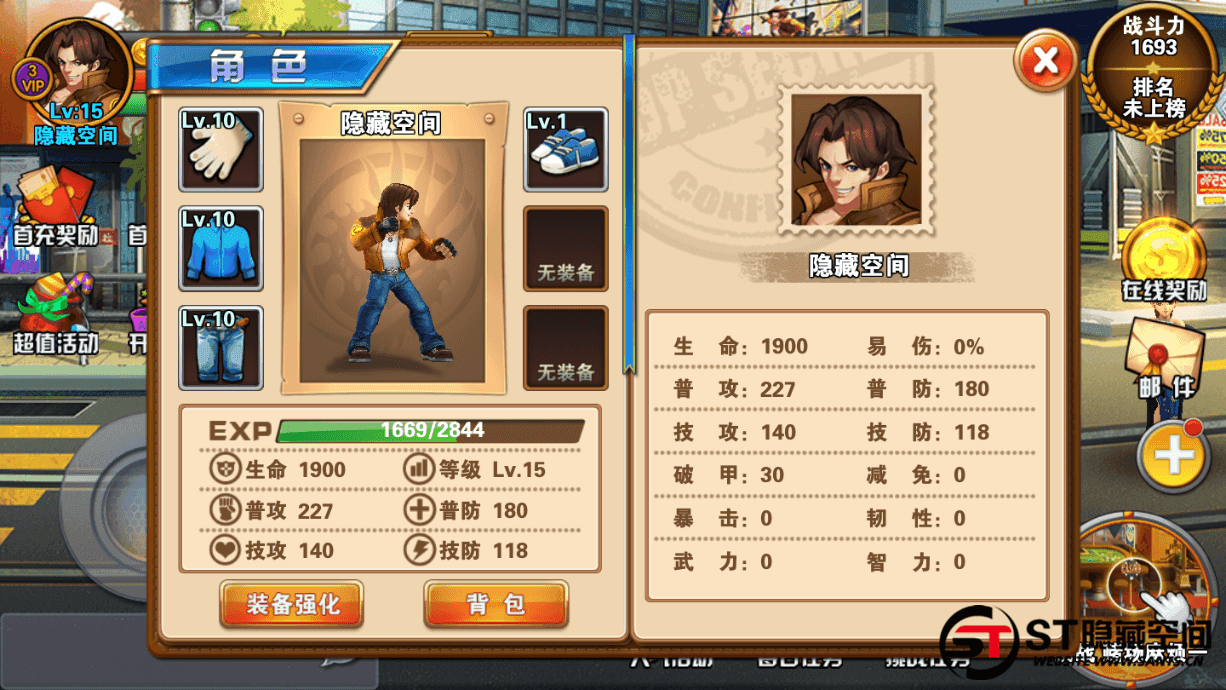
Task: Open the 背包 backpack
Action: tap(496, 603)
